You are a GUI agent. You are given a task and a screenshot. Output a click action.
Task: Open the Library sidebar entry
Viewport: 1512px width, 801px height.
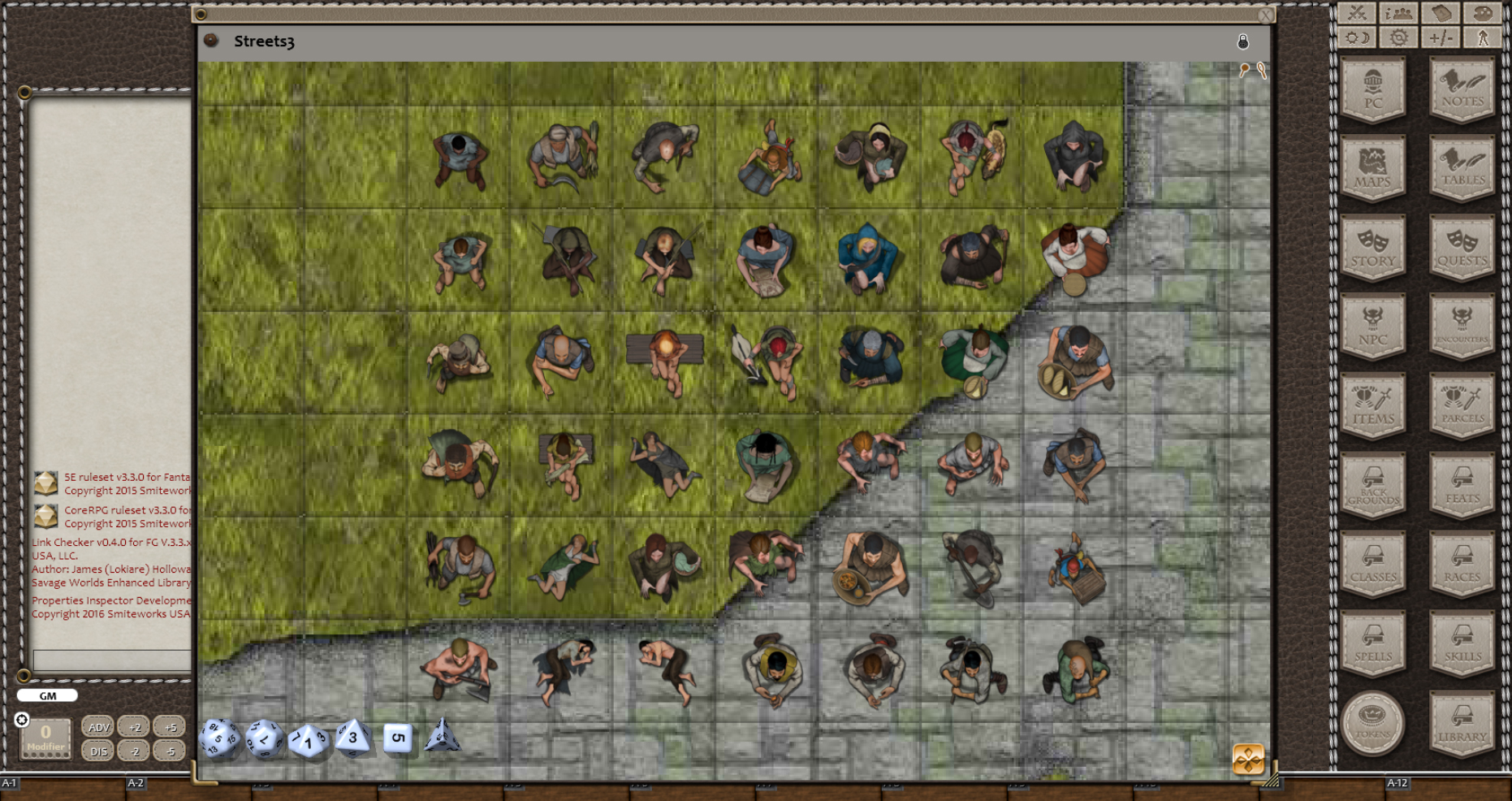point(1462,724)
